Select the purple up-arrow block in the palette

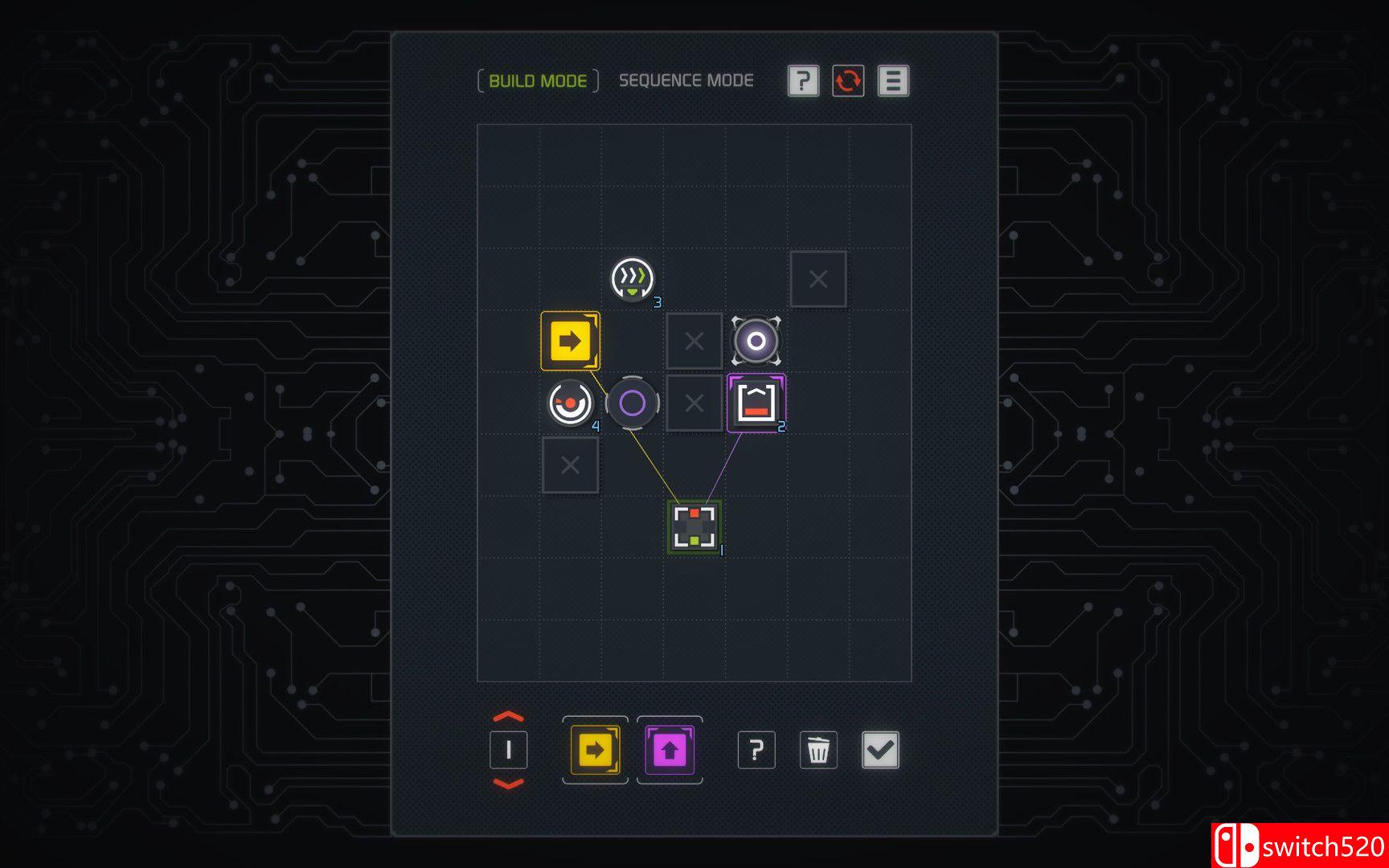[x=670, y=749]
